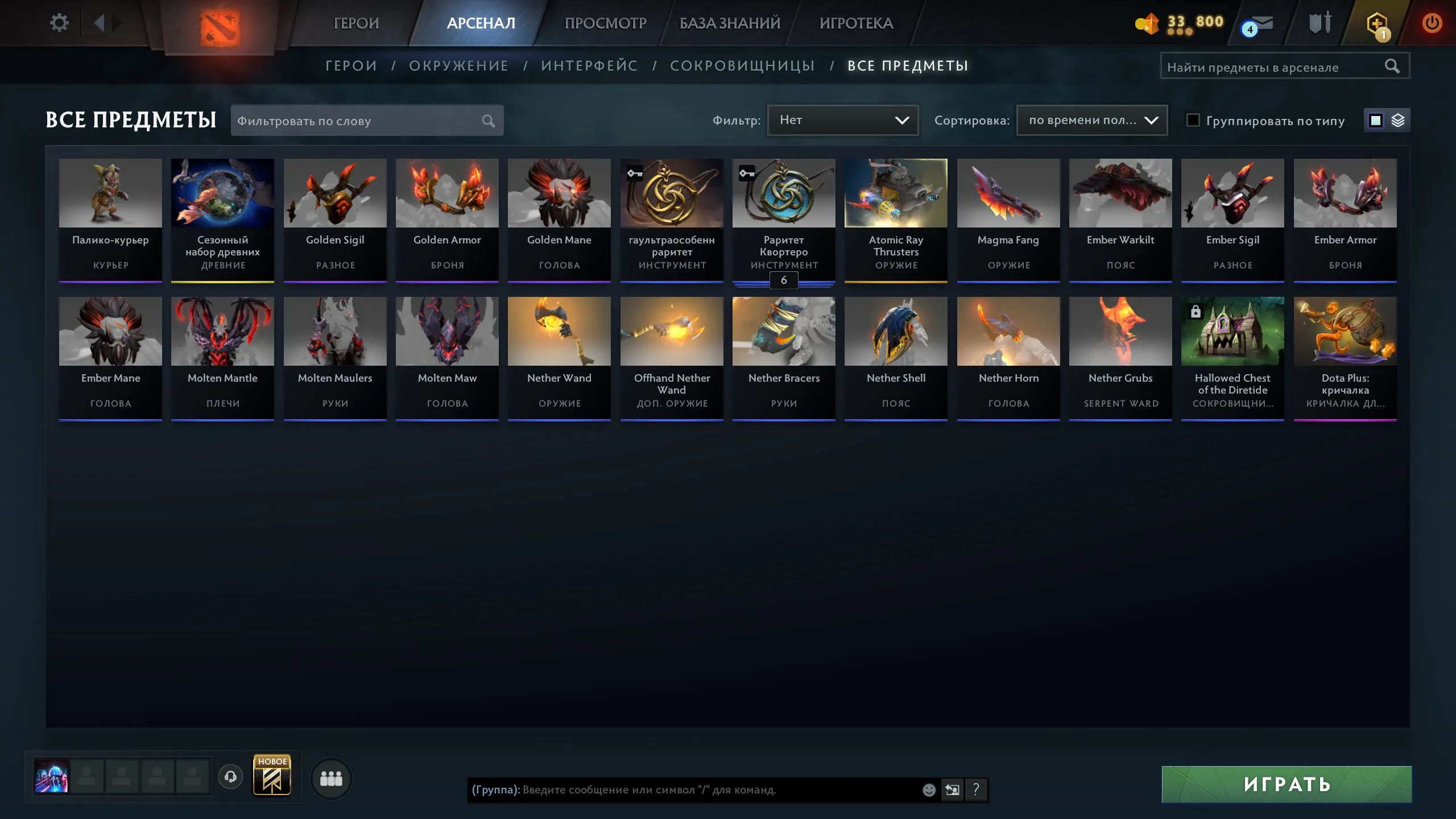Open the Сортировка dropdown
1456x819 pixels.
[1090, 120]
